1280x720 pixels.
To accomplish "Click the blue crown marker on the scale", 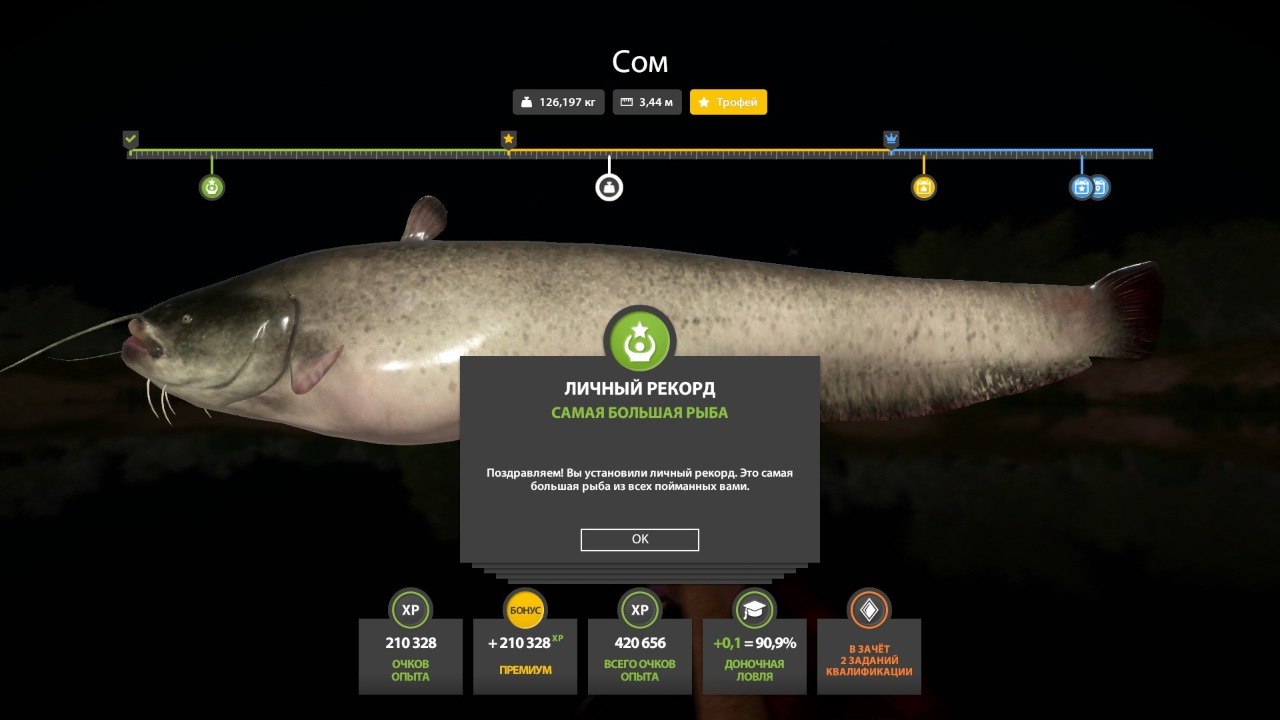I will (891, 138).
